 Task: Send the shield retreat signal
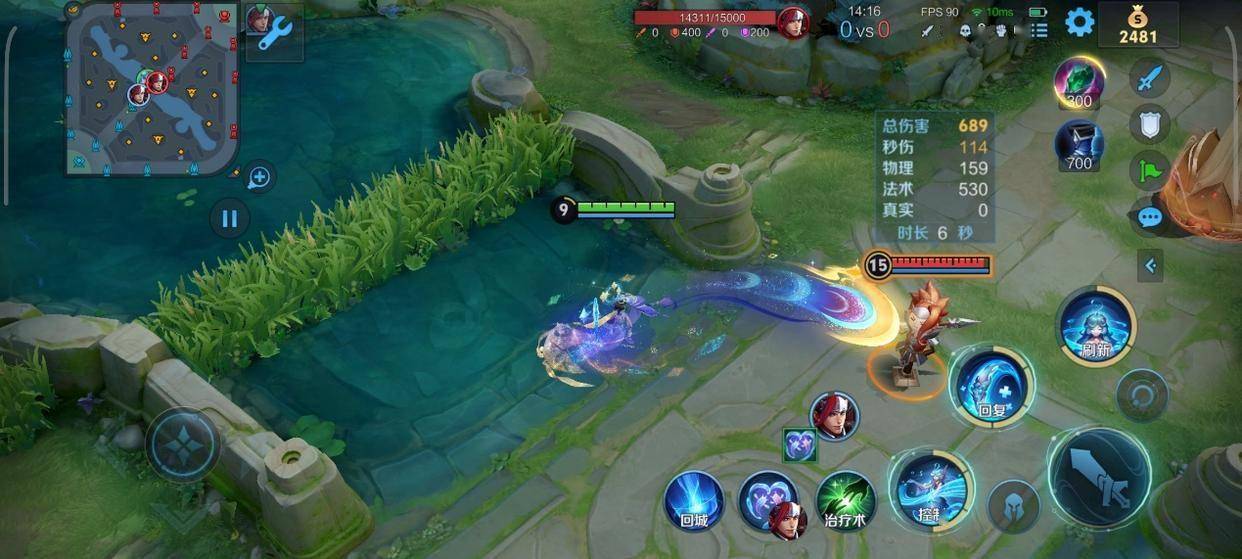click(1150, 124)
